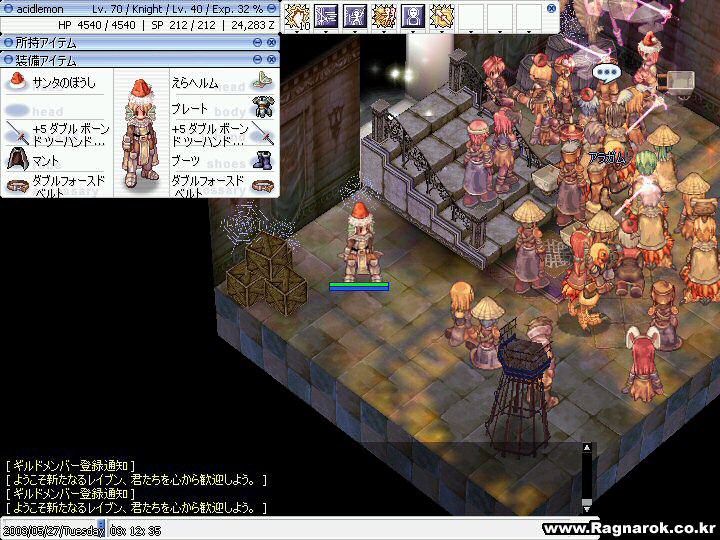Minimize the acidlemon status window

271,8
